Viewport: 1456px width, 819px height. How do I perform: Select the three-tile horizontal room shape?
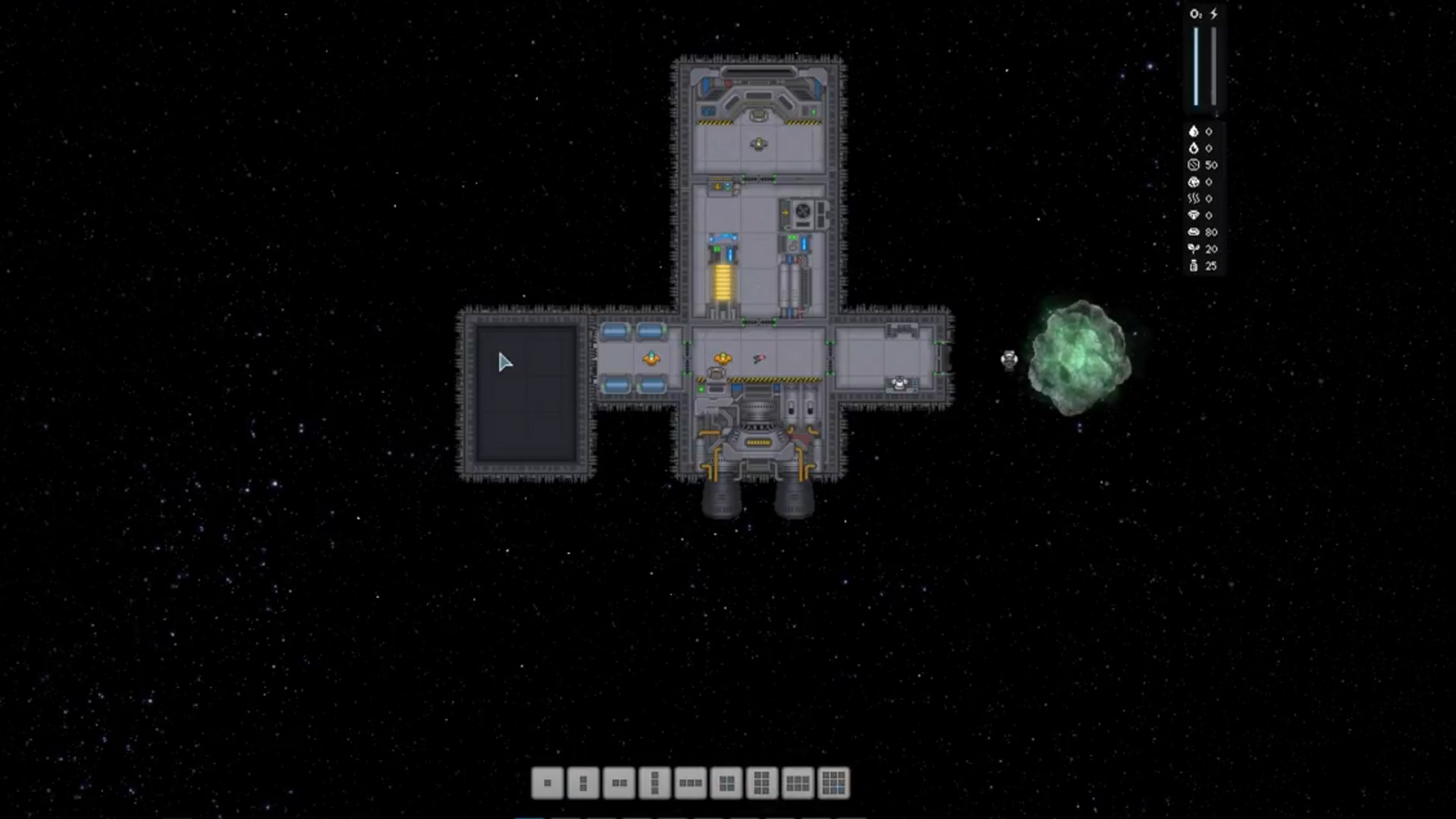click(x=690, y=783)
